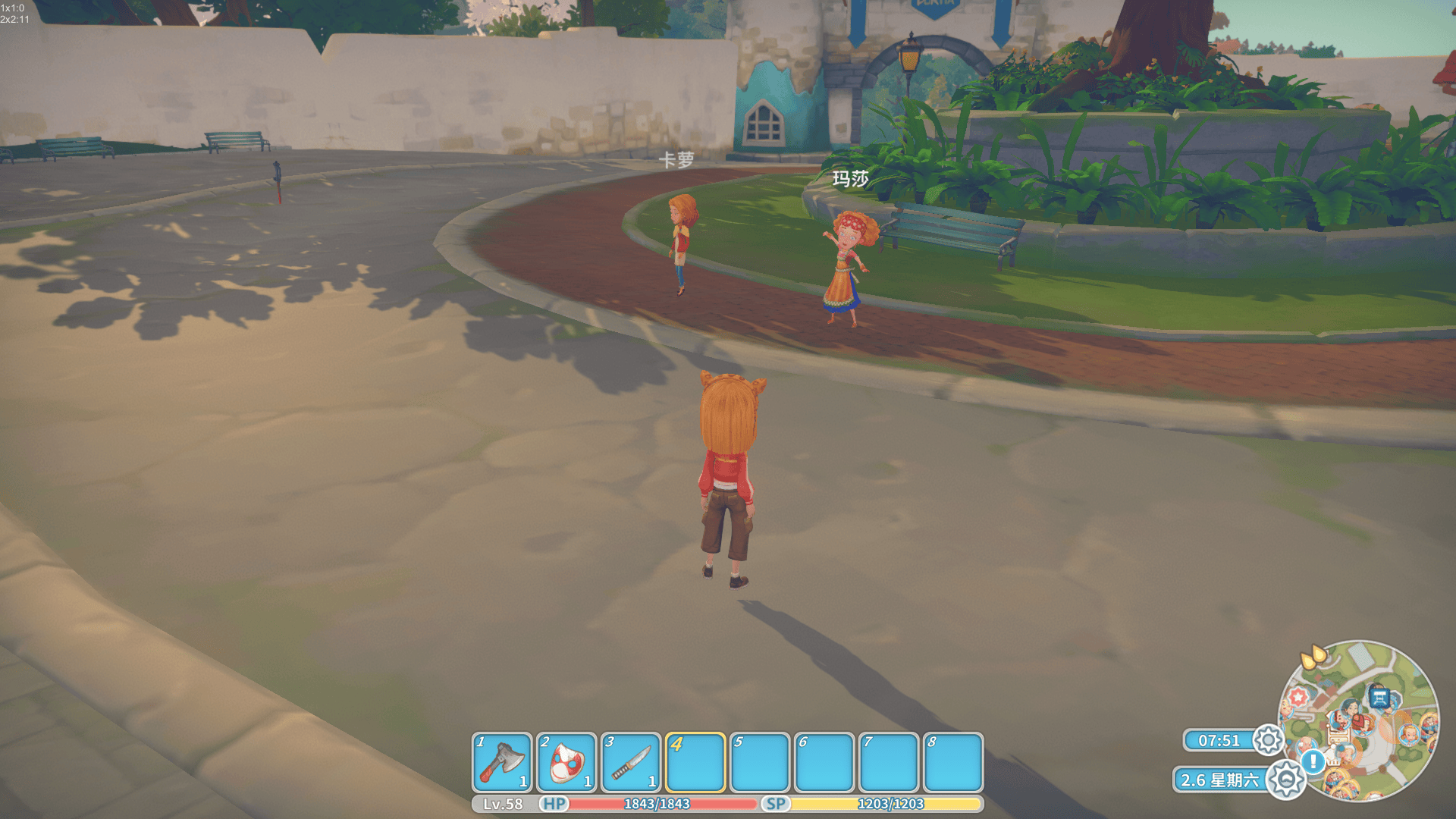Click the weather gear icon beside the date
The height and width of the screenshot is (819, 1456).
(1286, 779)
